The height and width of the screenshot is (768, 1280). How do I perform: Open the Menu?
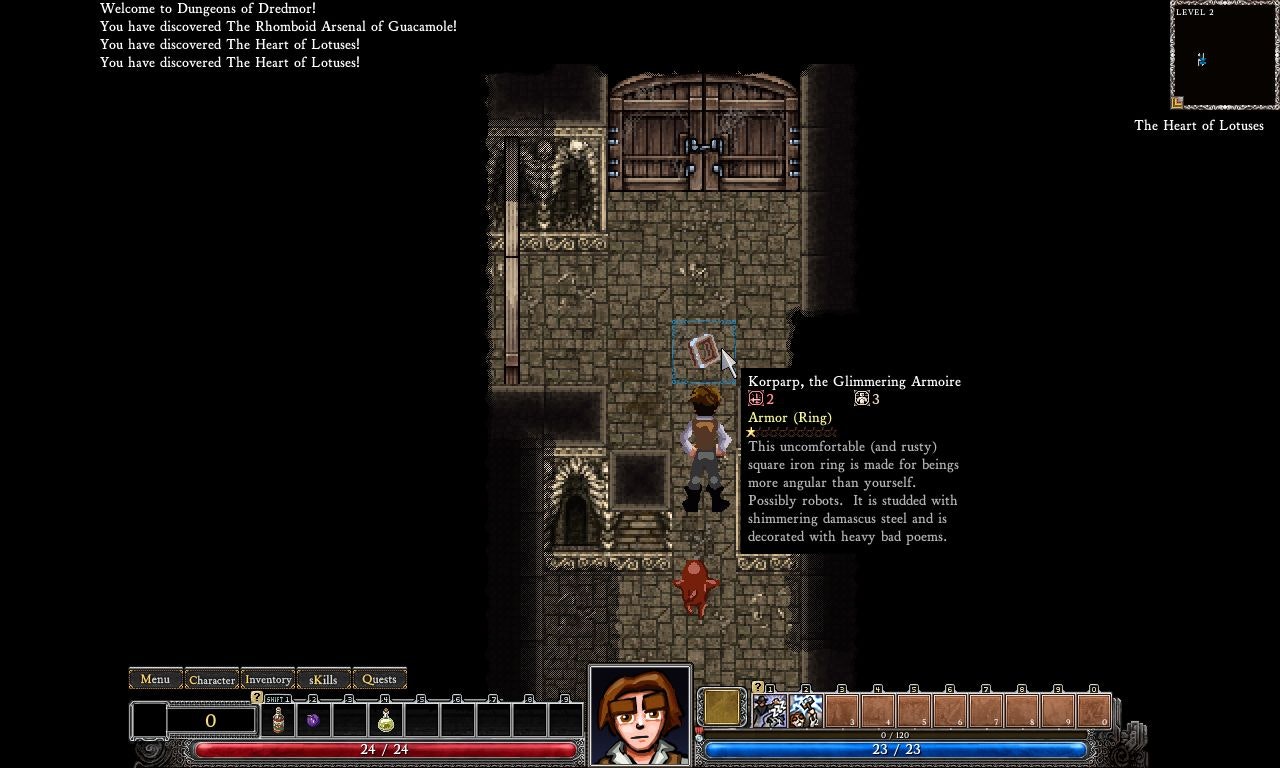click(155, 679)
